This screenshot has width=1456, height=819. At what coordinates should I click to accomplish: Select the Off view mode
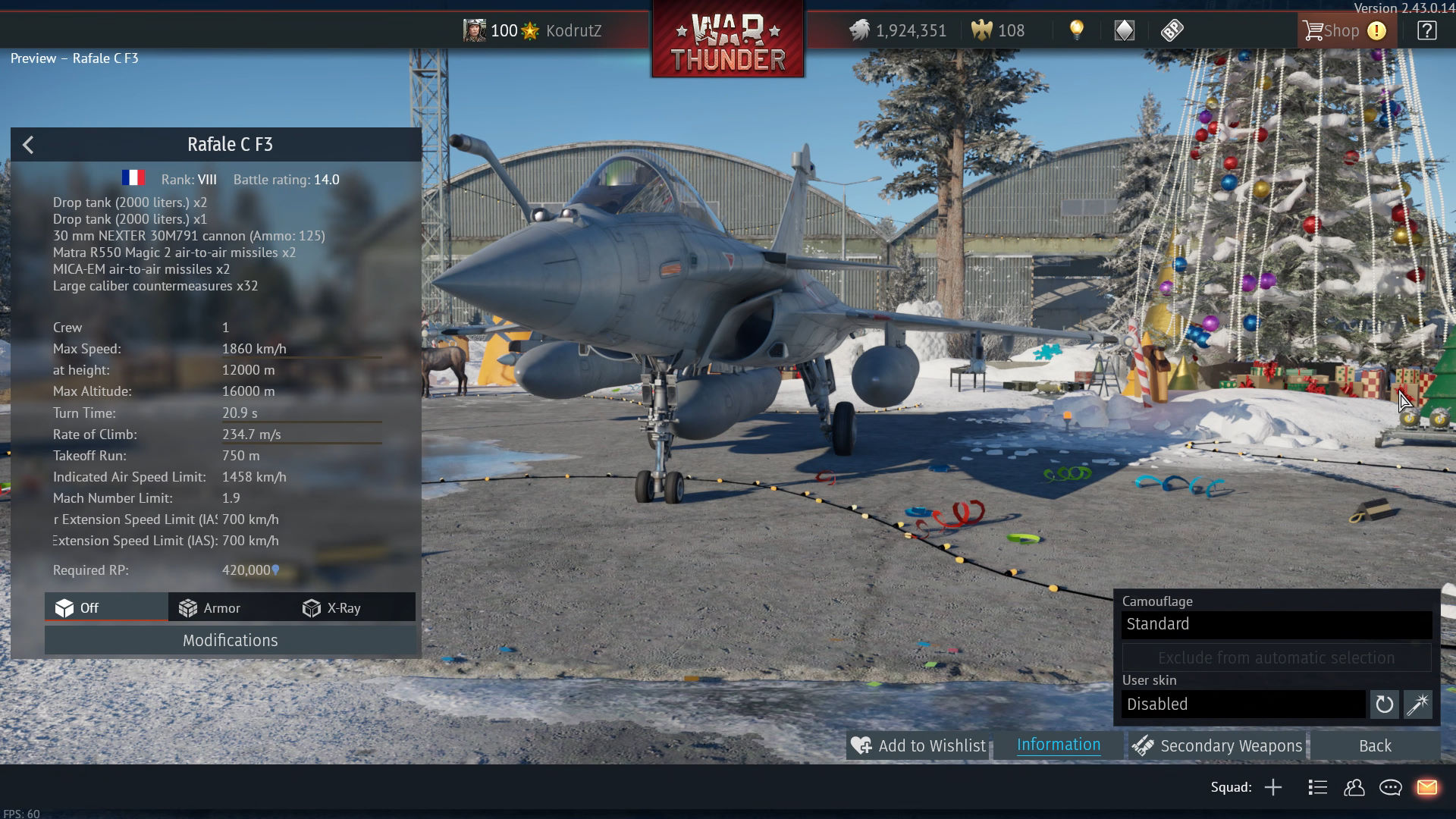coord(77,608)
